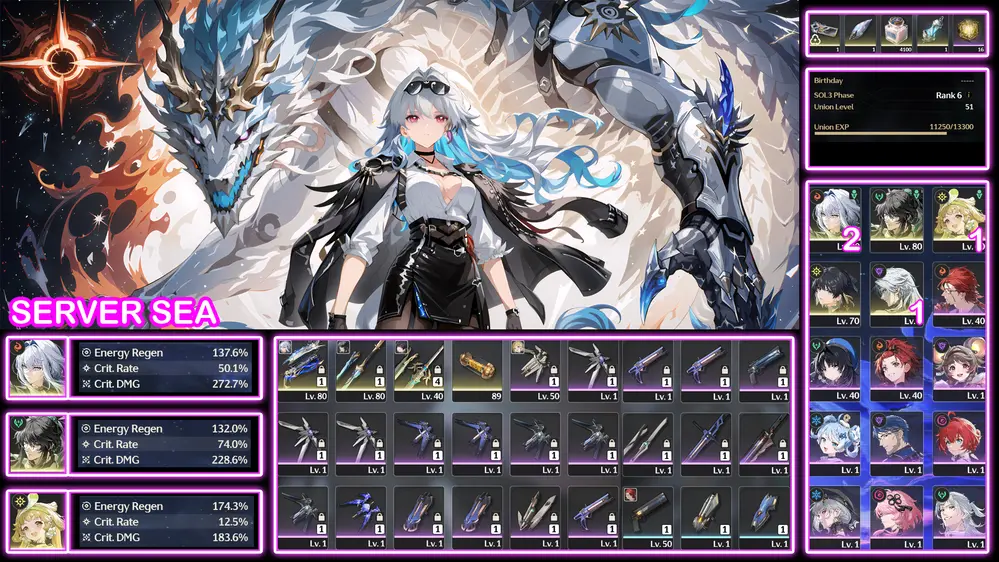Choose the Lv. 70 black-haired character tile
Image resolution: width=999 pixels, height=562 pixels.
tap(836, 292)
